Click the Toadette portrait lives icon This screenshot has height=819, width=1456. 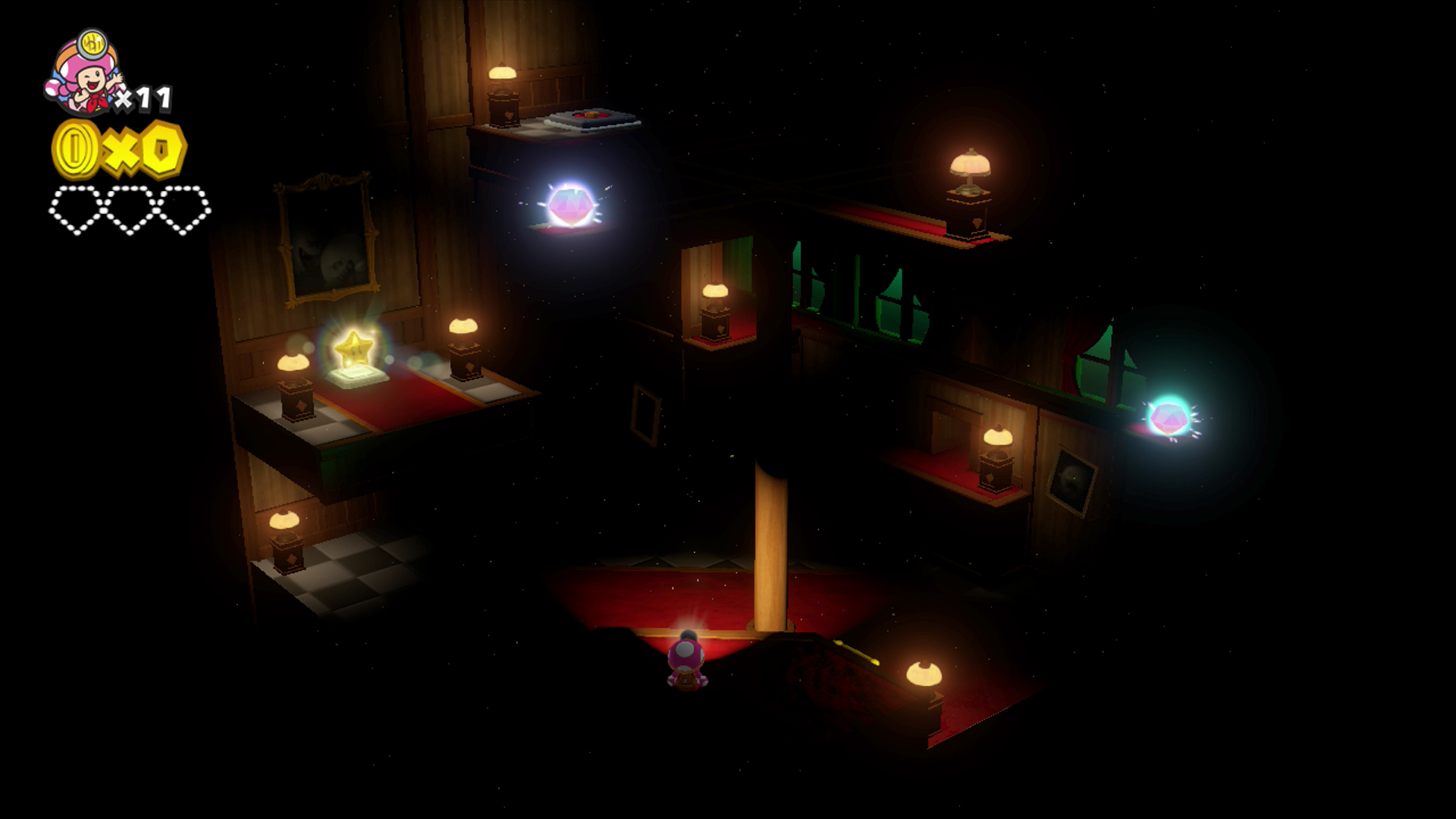pyautogui.click(x=83, y=74)
